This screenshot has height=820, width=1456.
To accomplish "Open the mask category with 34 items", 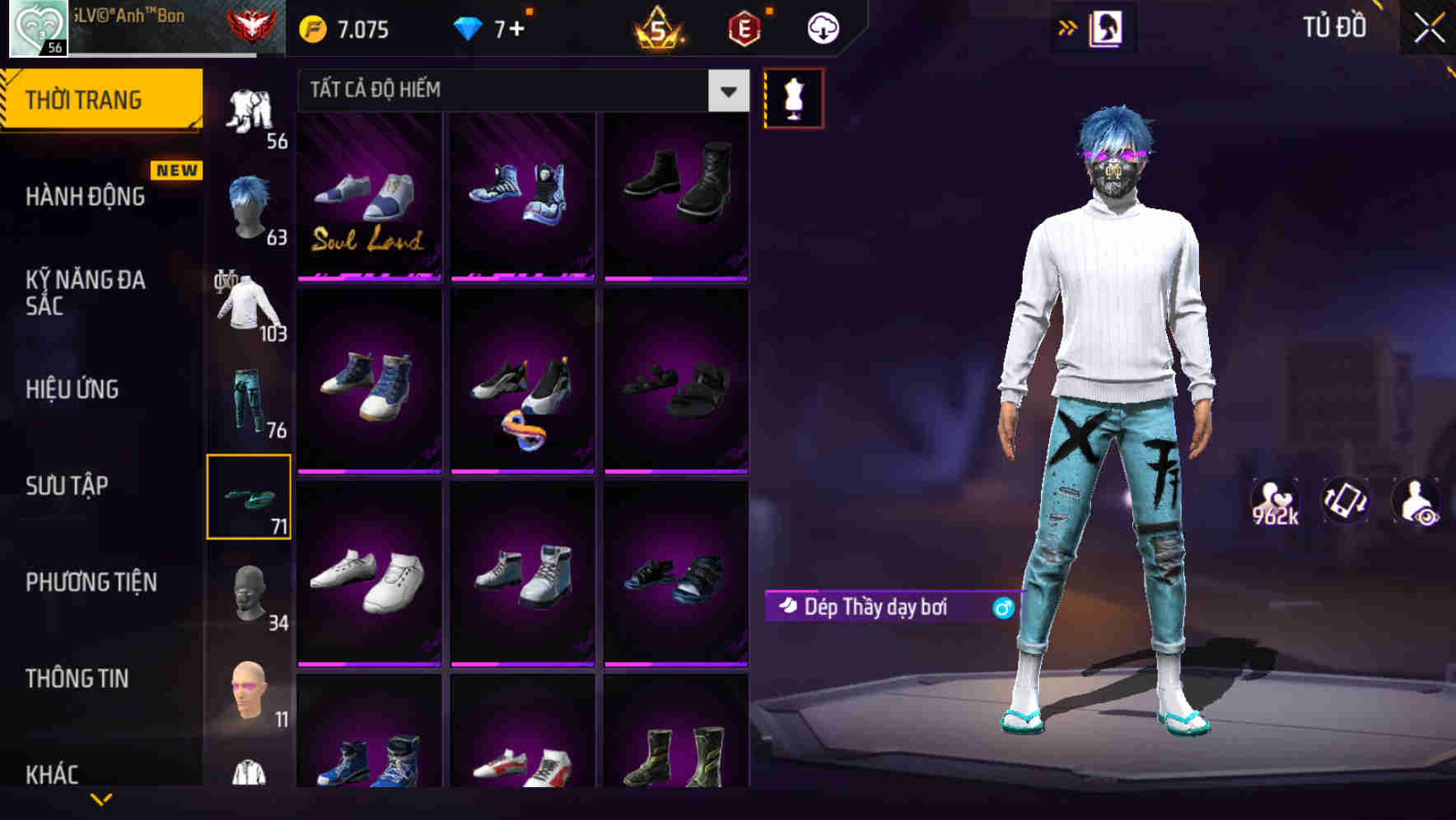I will (x=249, y=594).
